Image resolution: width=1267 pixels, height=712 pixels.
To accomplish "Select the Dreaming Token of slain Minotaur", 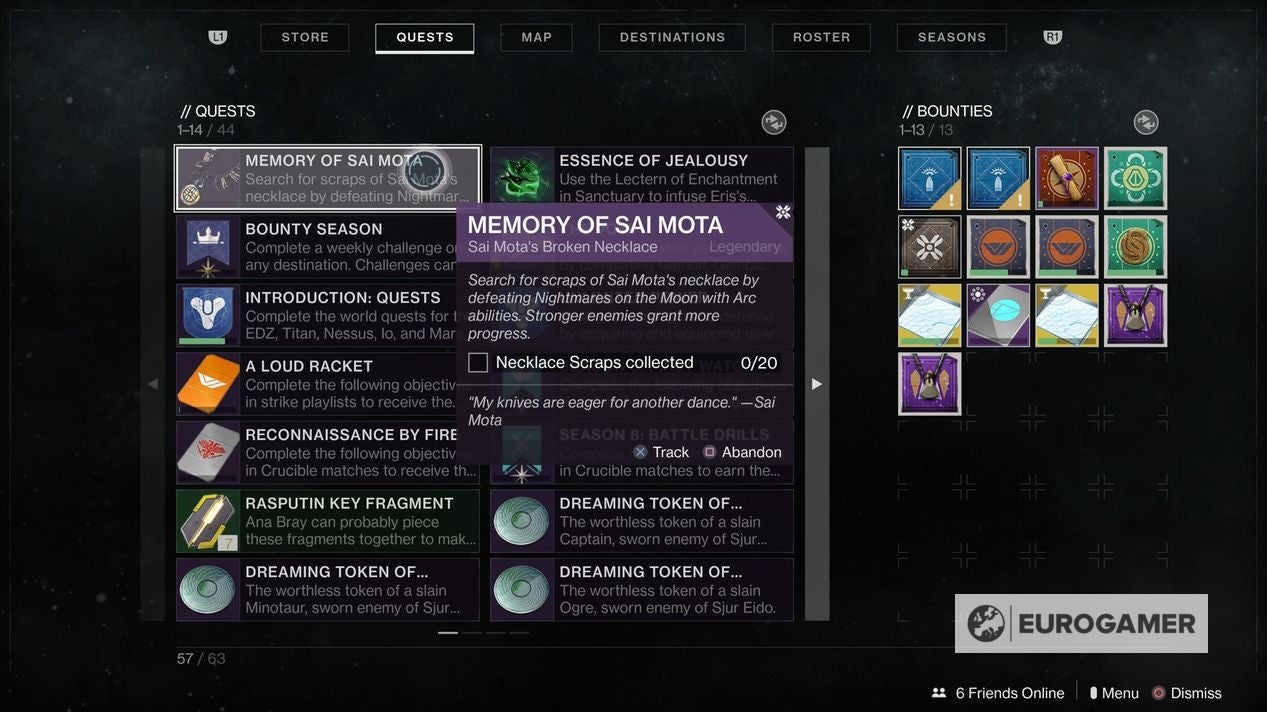I will (x=328, y=590).
